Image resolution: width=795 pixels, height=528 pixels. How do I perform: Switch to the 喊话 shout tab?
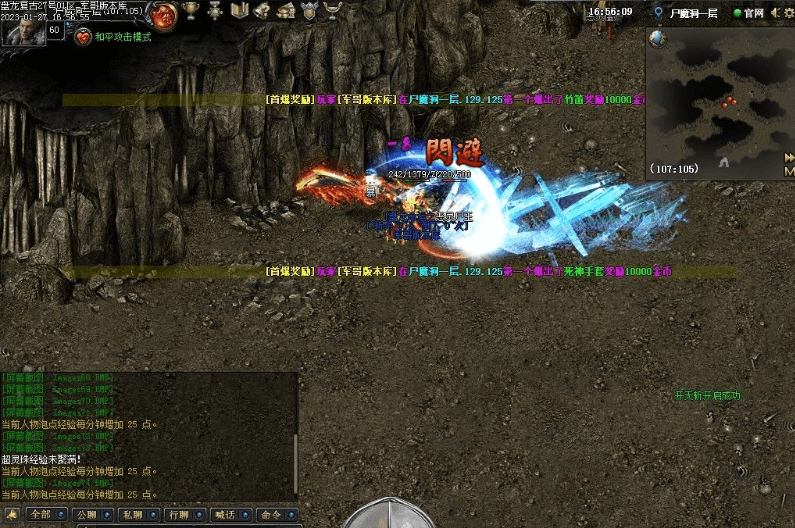223,514
